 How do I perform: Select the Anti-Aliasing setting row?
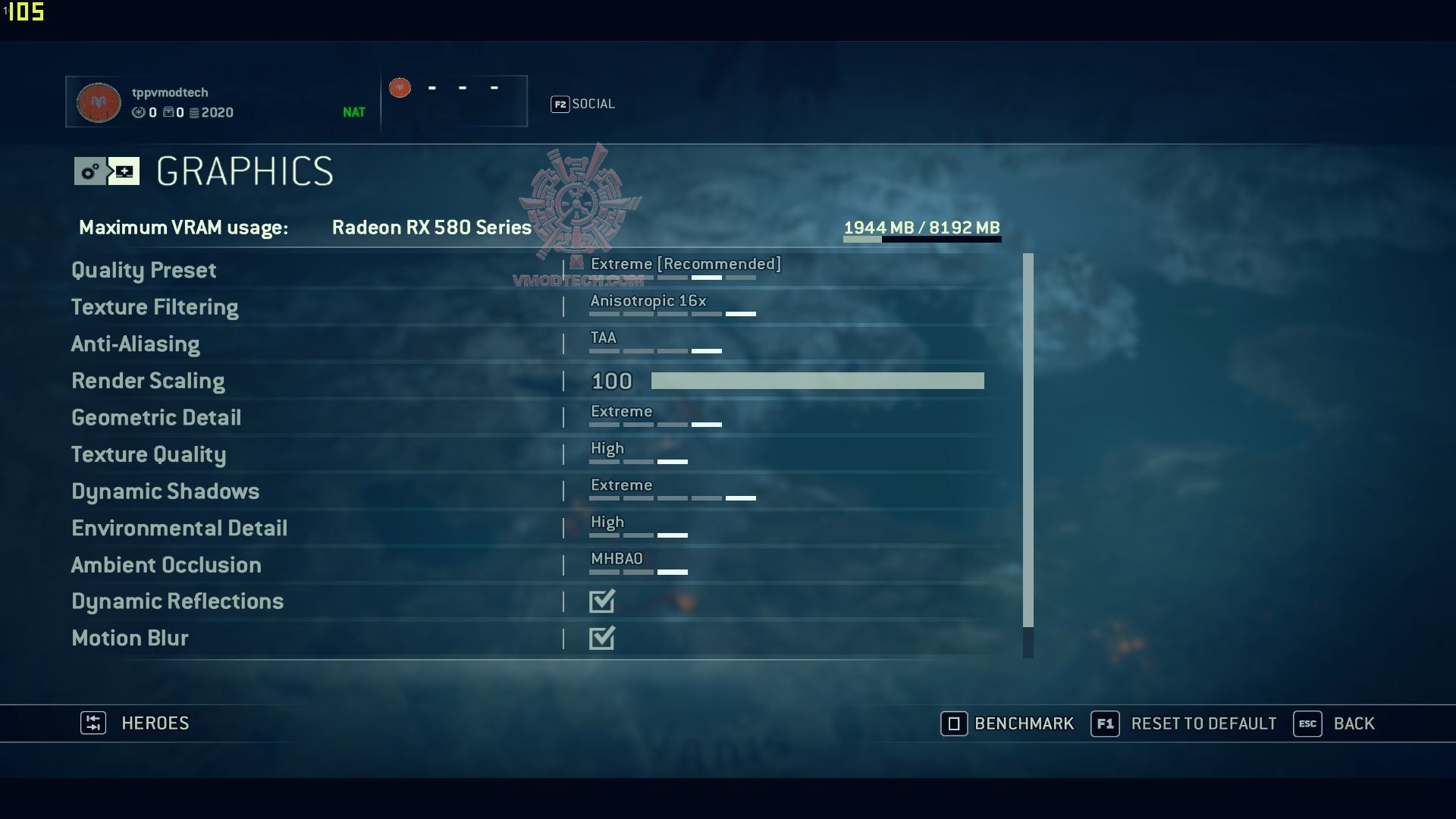[x=136, y=344]
